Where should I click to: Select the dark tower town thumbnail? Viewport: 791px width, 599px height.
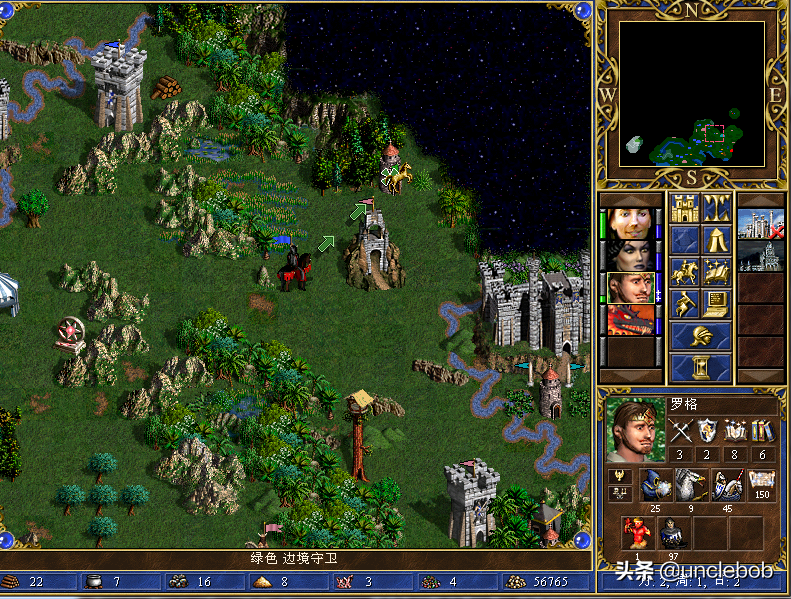[x=760, y=256]
